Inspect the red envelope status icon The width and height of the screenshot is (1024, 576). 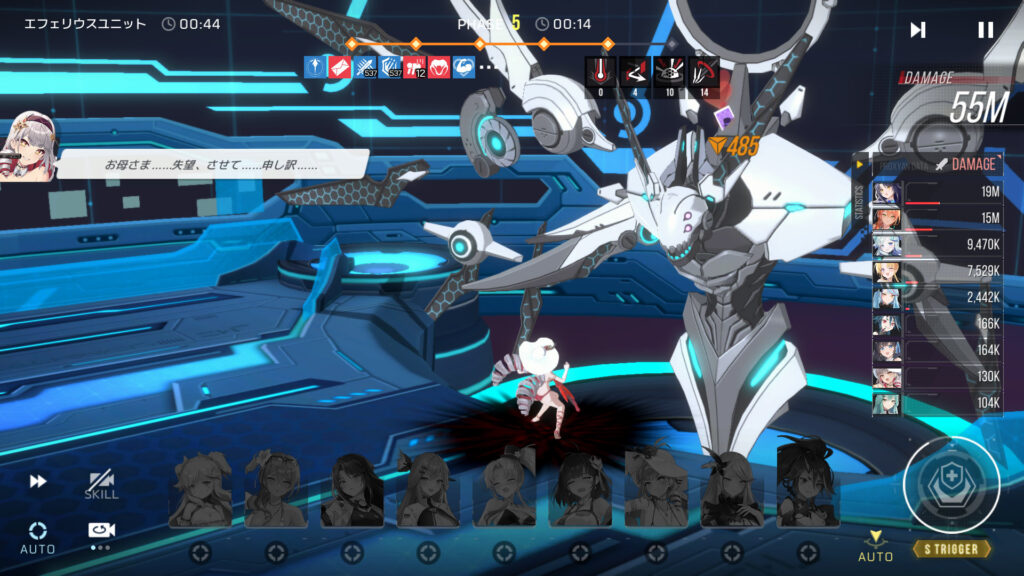[342, 67]
